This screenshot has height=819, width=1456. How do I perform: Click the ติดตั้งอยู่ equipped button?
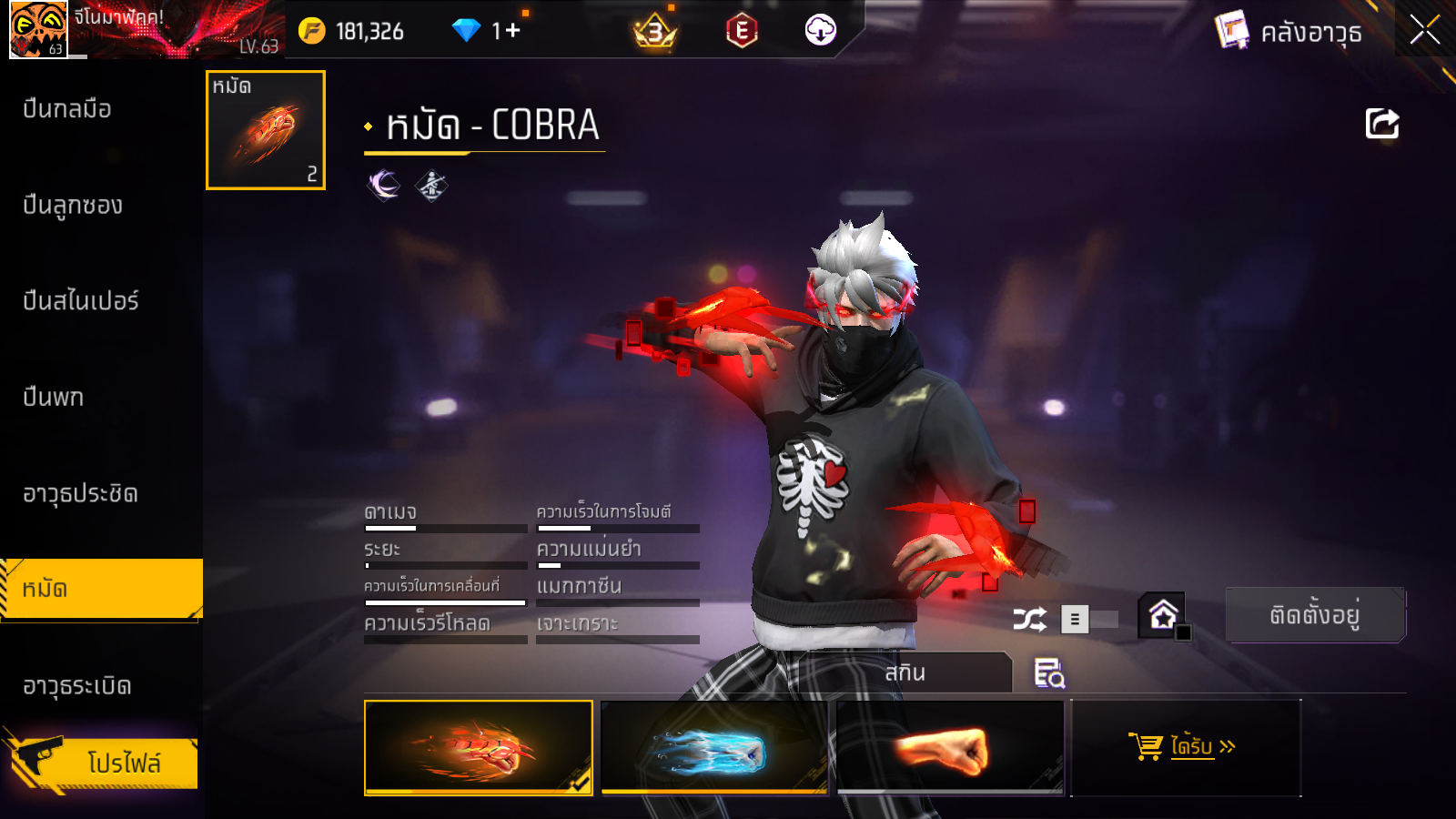click(x=1315, y=615)
